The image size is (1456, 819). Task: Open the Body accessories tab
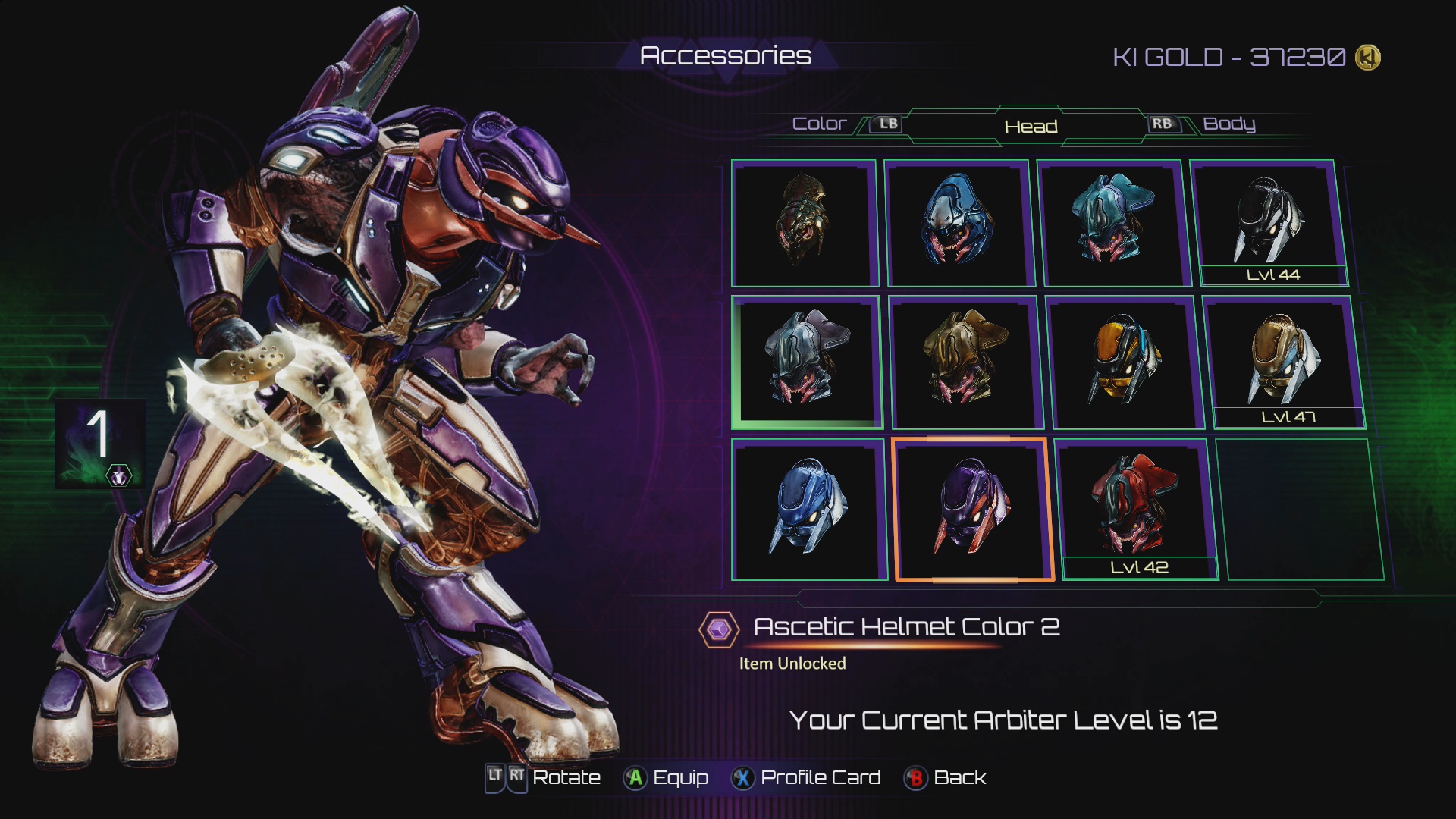pyautogui.click(x=1228, y=124)
